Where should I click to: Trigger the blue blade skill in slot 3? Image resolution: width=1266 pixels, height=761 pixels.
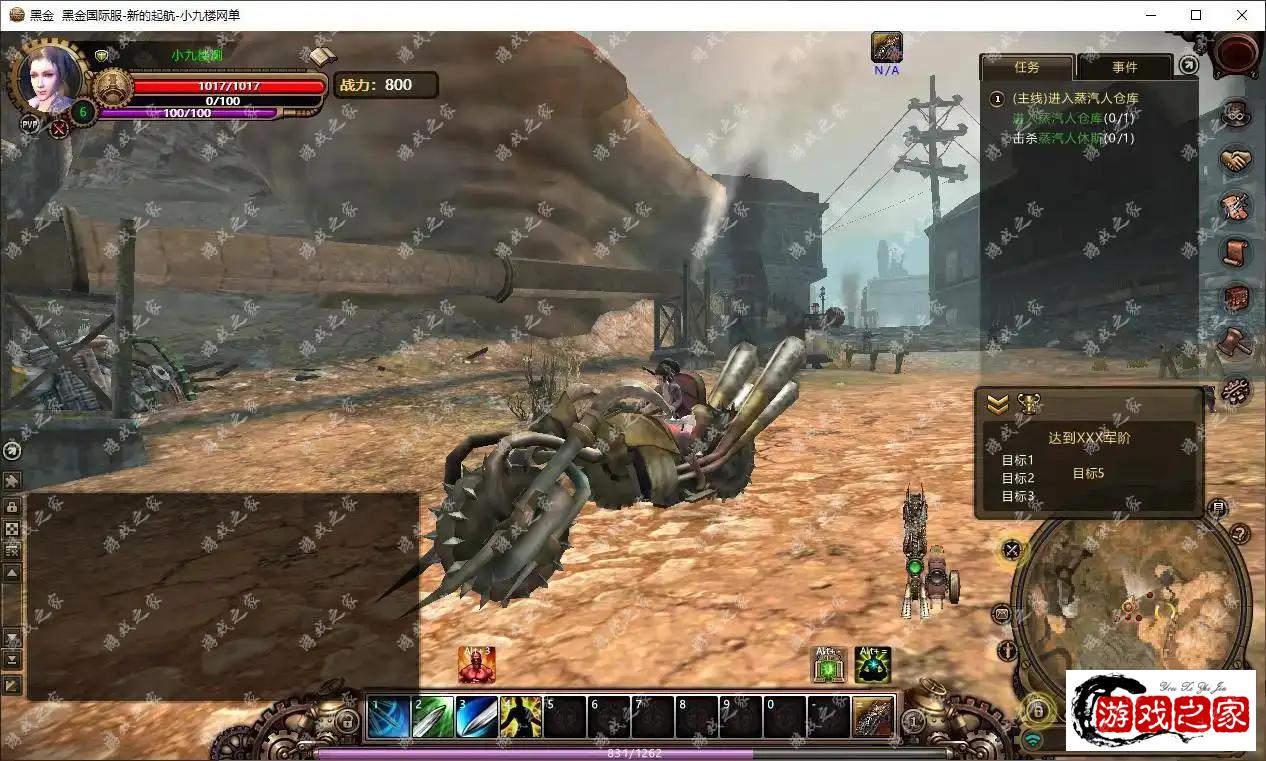pyautogui.click(x=477, y=717)
